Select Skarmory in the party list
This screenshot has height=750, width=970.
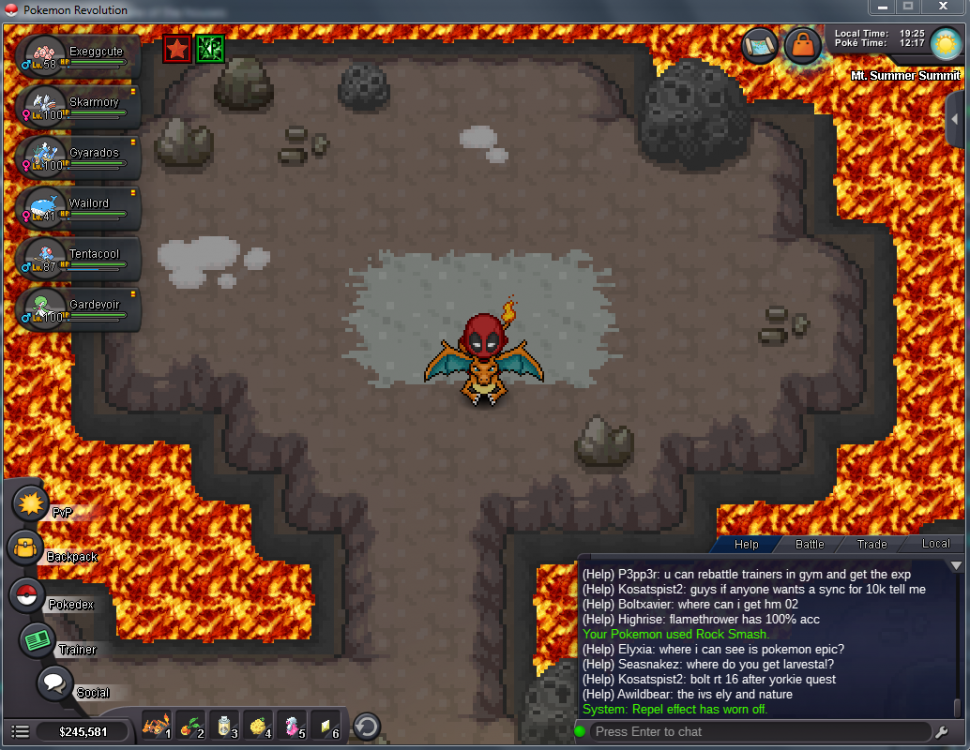[x=78, y=106]
